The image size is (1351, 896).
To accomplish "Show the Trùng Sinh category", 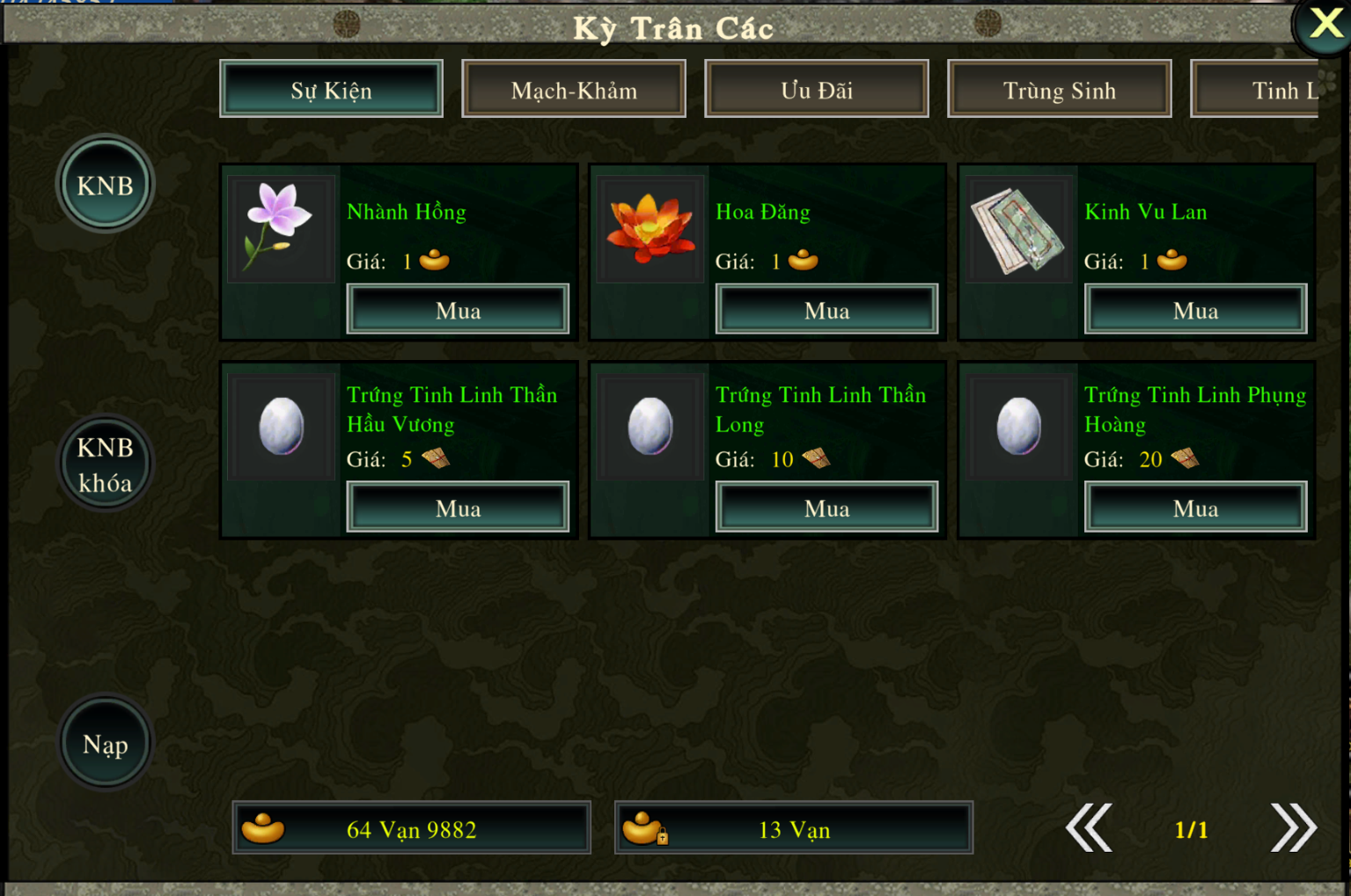I will [1060, 90].
